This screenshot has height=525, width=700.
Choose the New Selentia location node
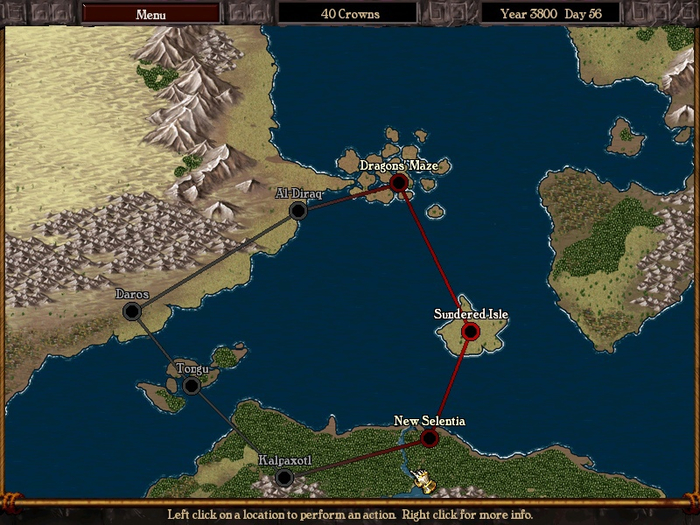point(429,438)
